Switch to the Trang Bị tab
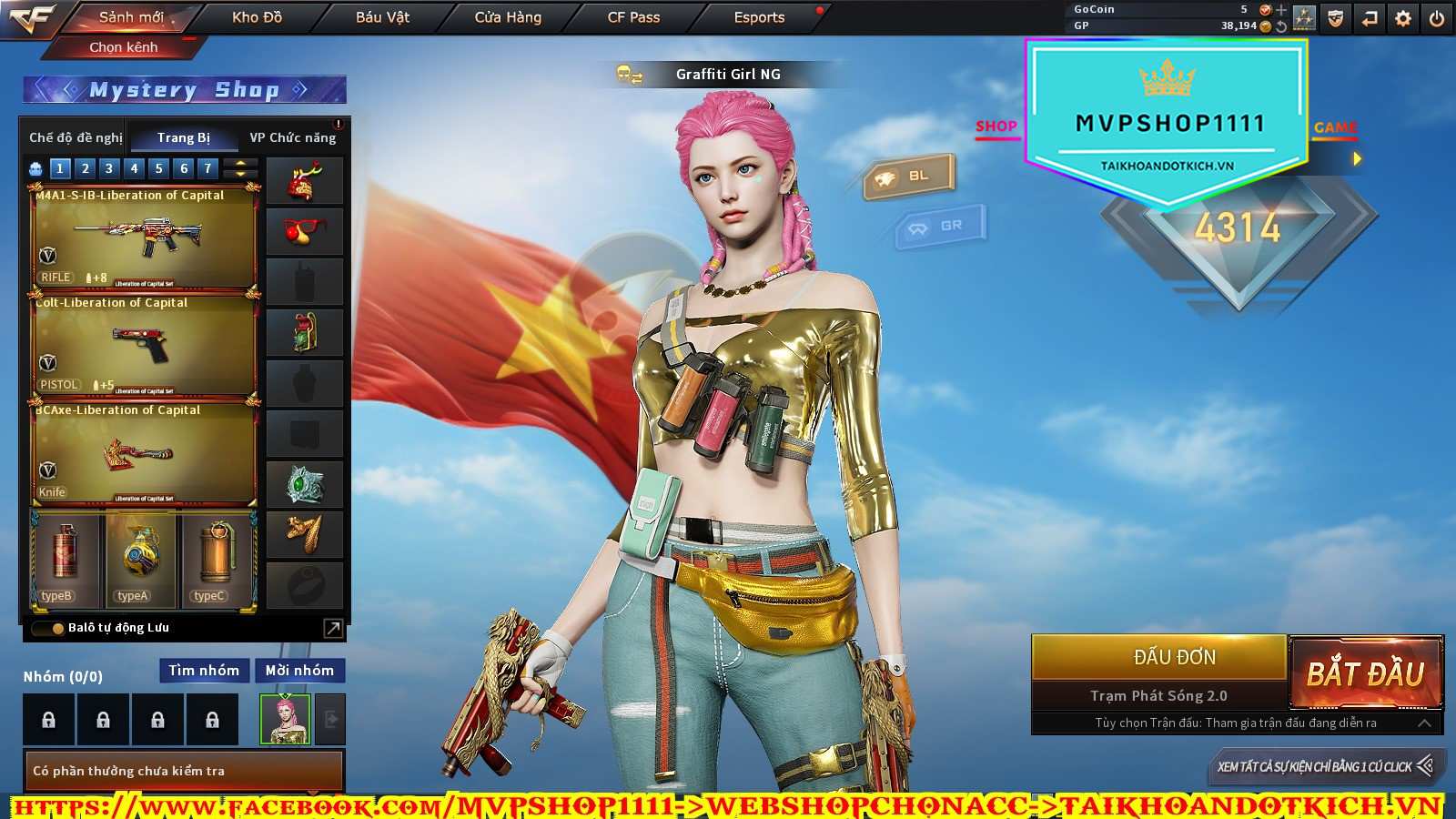This screenshot has height=819, width=1456. (x=183, y=137)
